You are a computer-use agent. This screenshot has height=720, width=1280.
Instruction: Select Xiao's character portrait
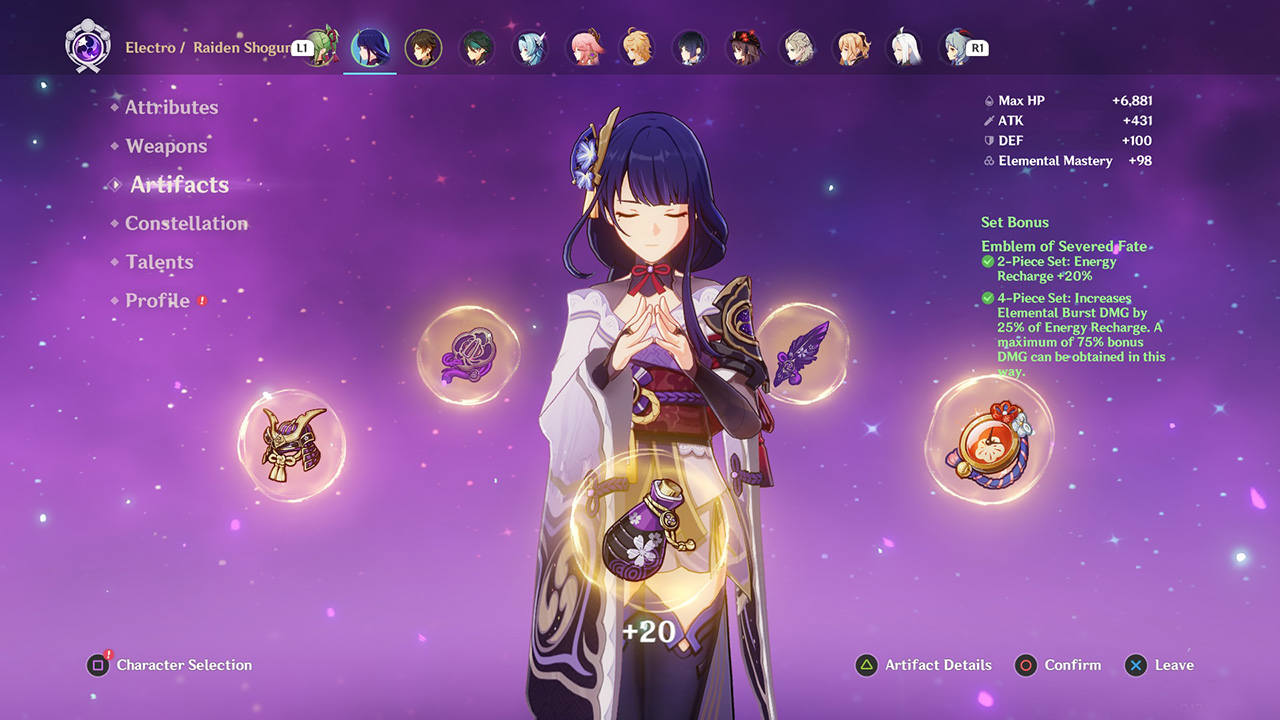[x=477, y=48]
